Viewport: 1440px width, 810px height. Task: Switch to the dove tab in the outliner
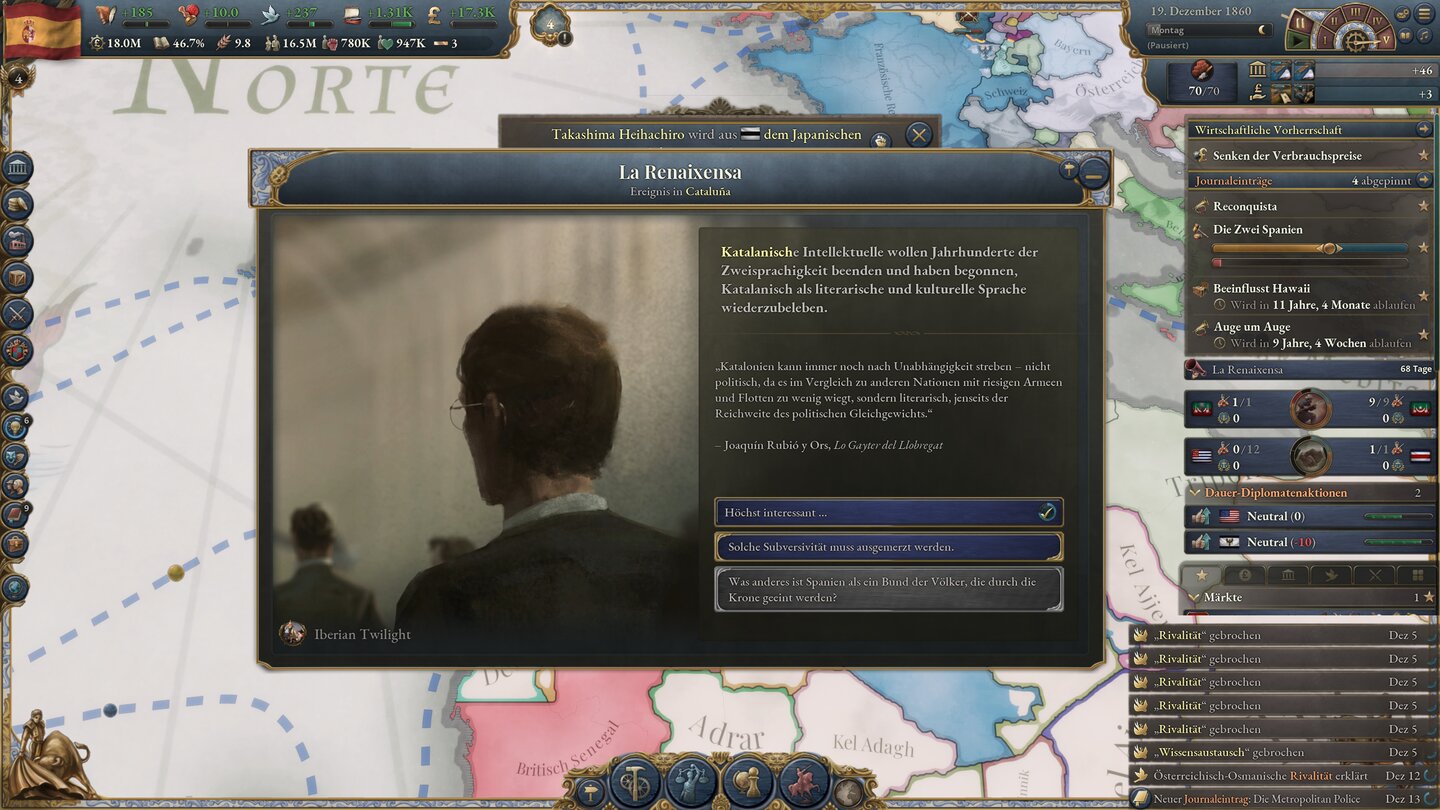[x=1331, y=574]
